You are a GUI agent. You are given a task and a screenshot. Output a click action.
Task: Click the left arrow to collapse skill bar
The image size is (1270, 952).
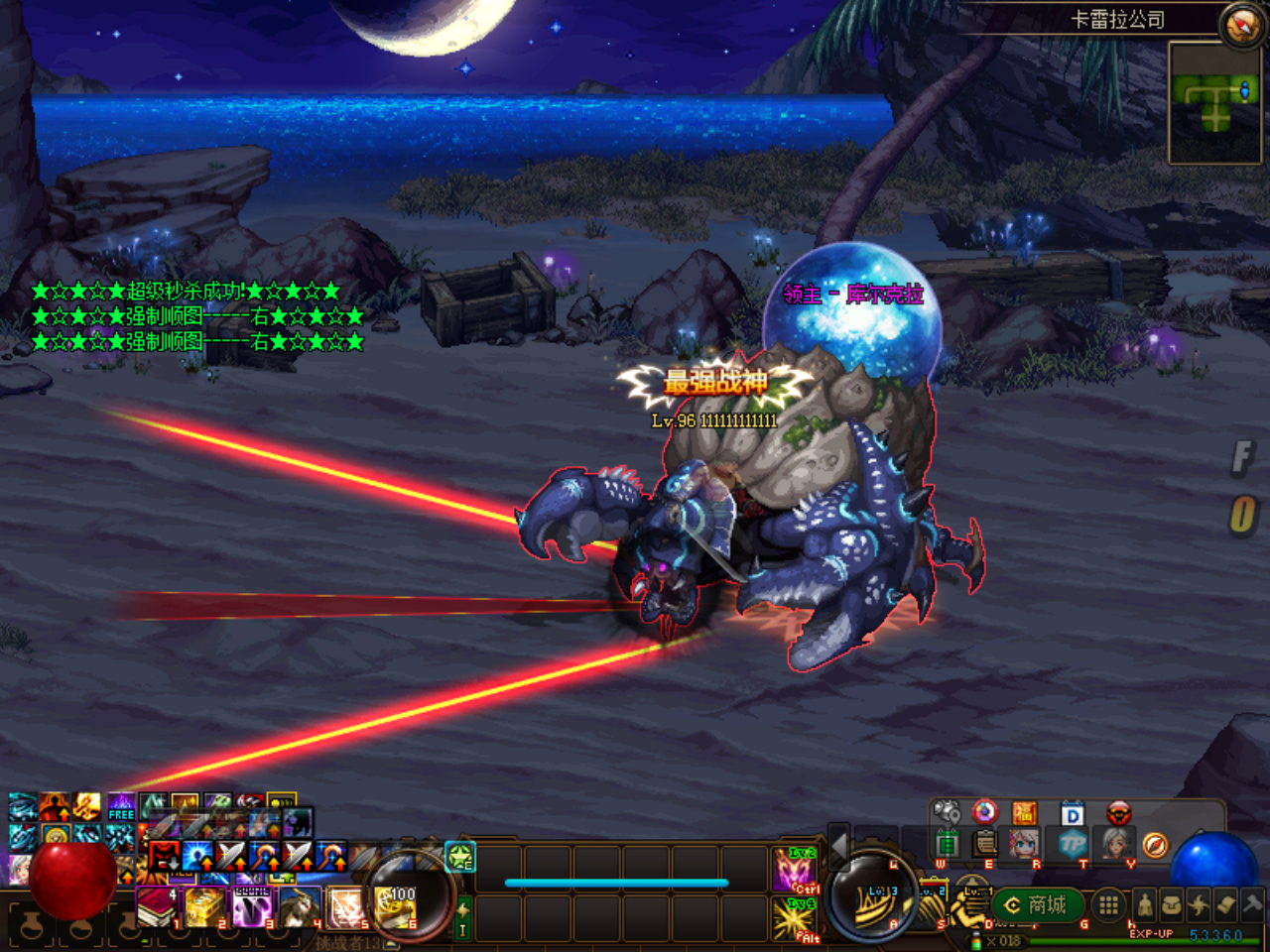(838, 845)
